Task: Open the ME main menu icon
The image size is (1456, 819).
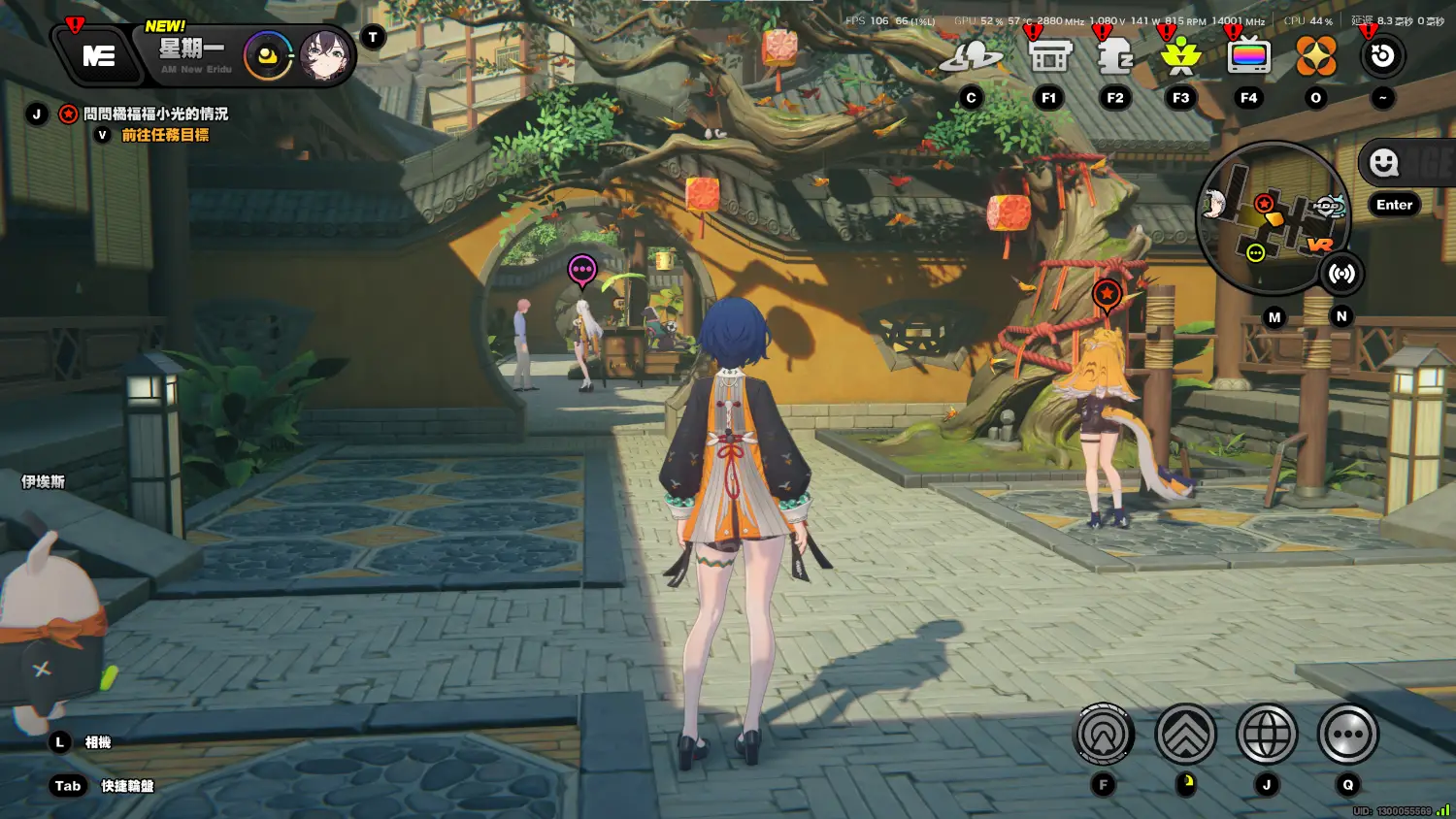Action: (99, 56)
